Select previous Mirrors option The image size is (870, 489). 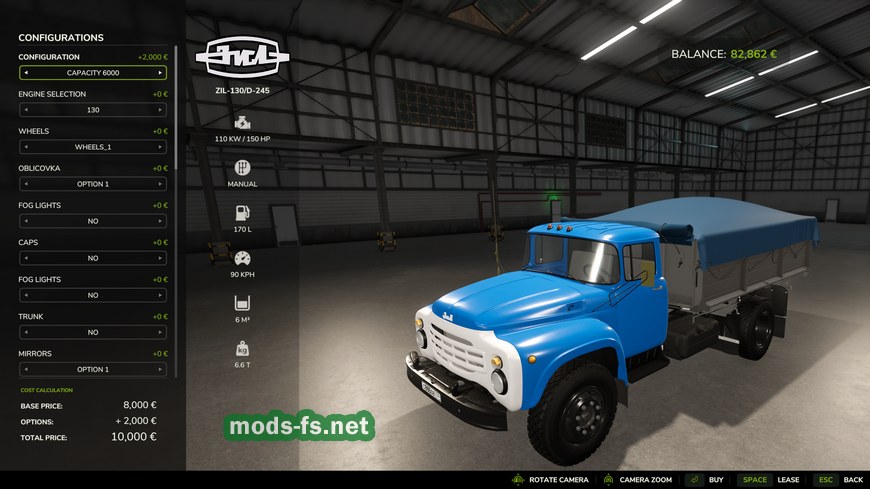[26, 369]
